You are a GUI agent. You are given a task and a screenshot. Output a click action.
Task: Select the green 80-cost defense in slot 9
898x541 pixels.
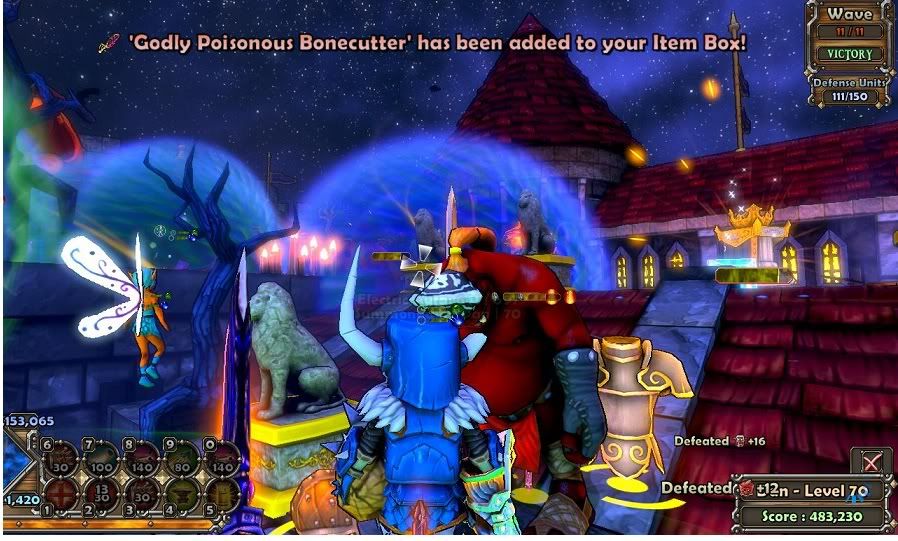click(180, 457)
